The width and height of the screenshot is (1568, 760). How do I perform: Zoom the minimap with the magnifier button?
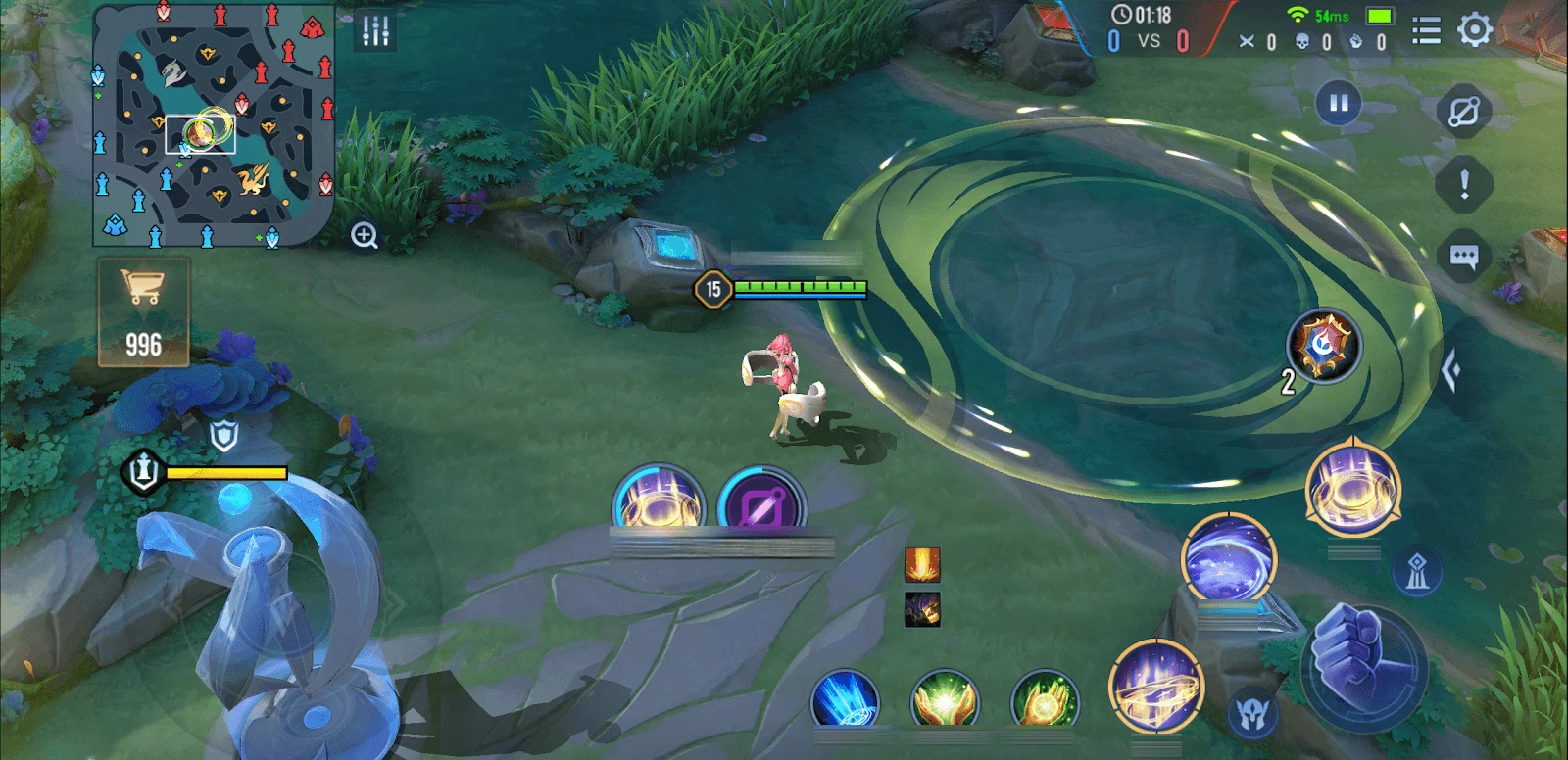pos(365,236)
